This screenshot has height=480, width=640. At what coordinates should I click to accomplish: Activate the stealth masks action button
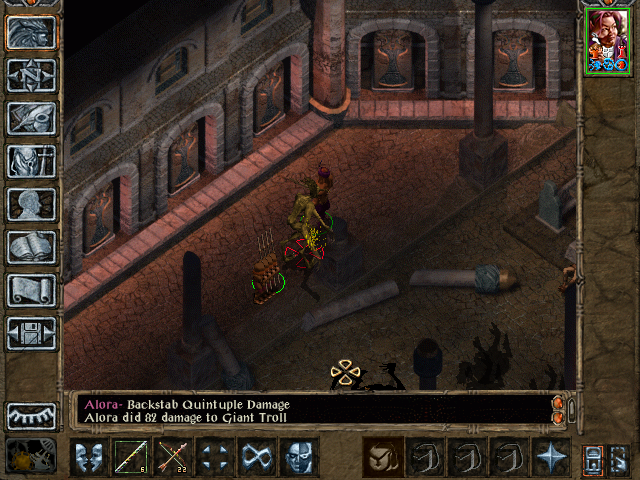pyautogui.click(x=89, y=457)
